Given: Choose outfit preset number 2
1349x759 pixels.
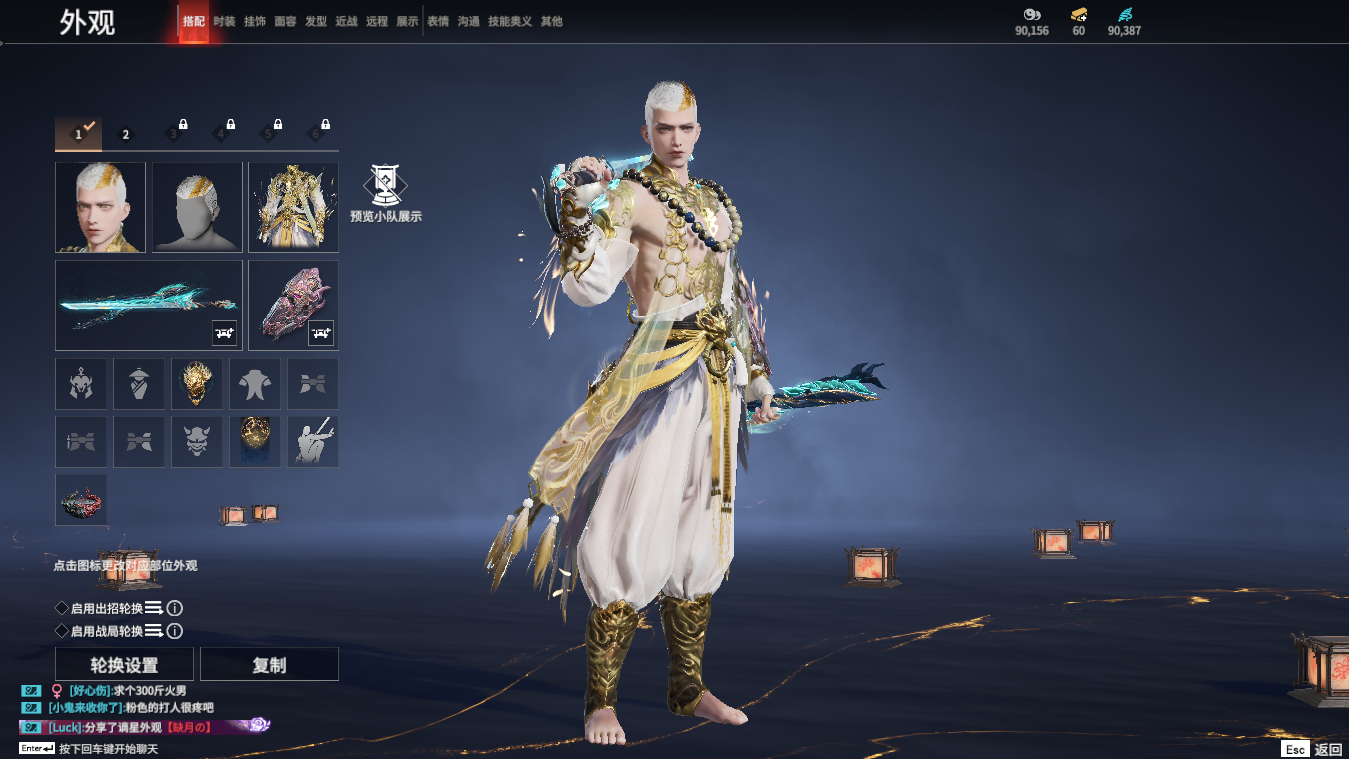Looking at the screenshot, I should point(126,134).
